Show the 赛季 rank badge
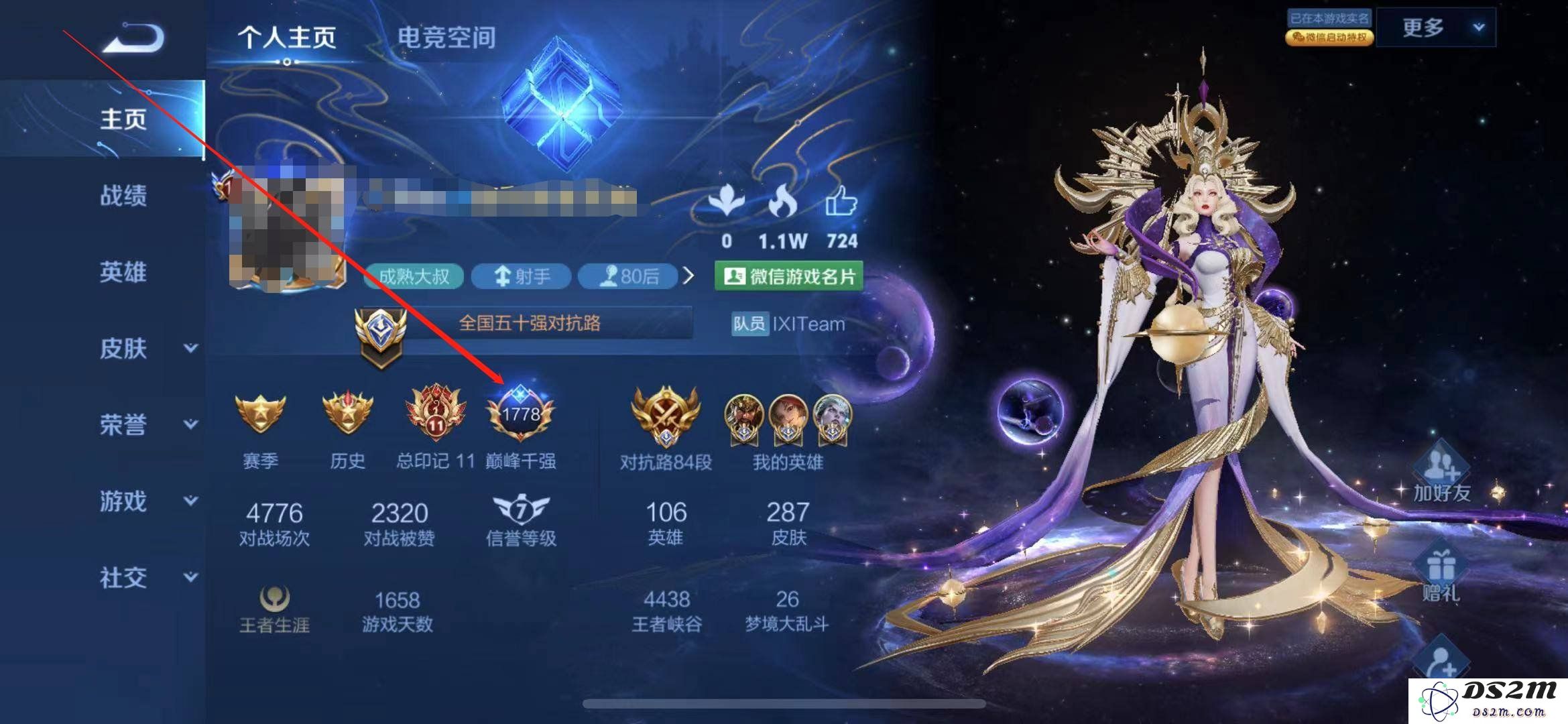This screenshot has height=724, width=1568. [x=260, y=414]
